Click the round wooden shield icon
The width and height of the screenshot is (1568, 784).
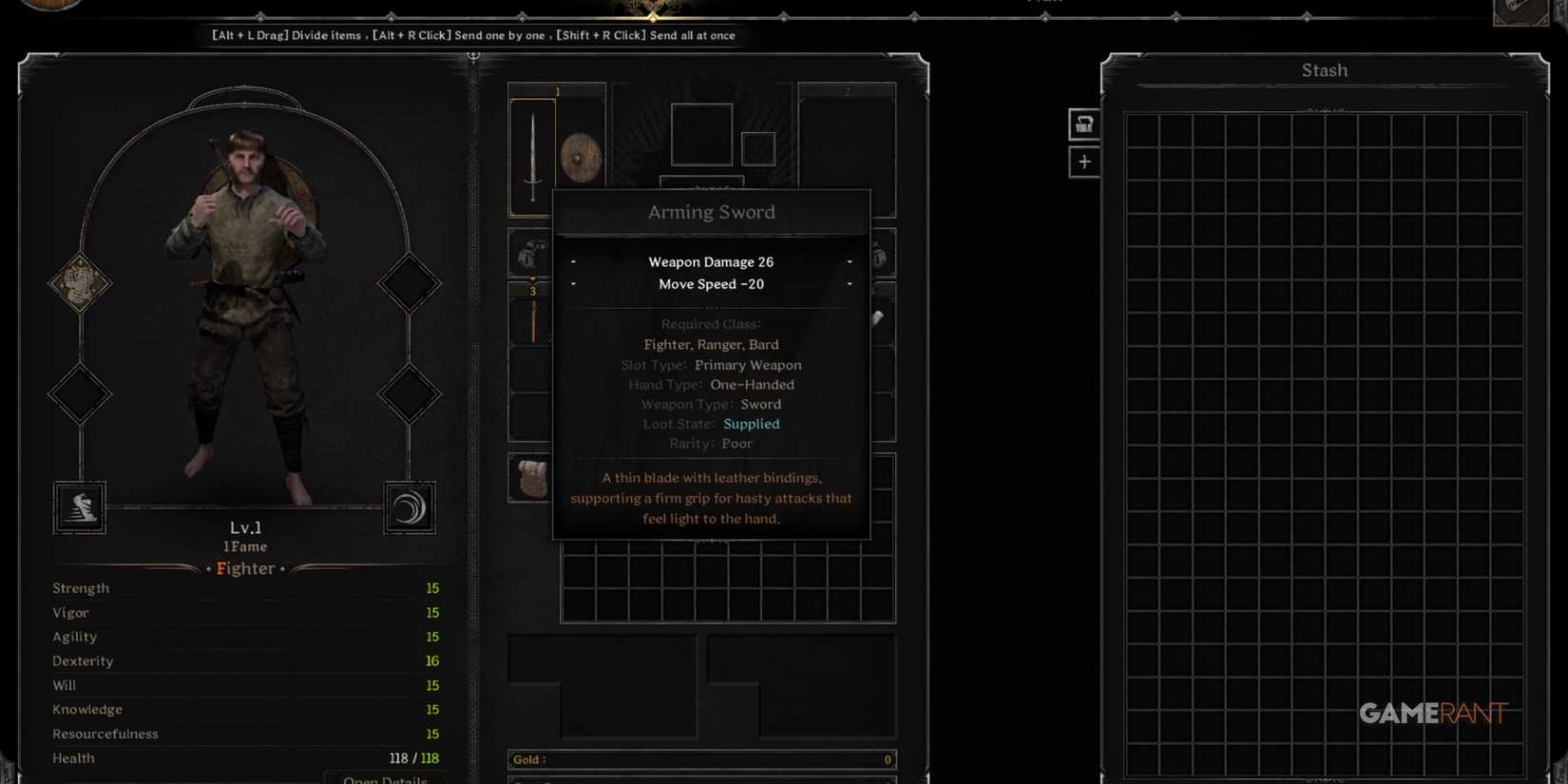pos(582,157)
